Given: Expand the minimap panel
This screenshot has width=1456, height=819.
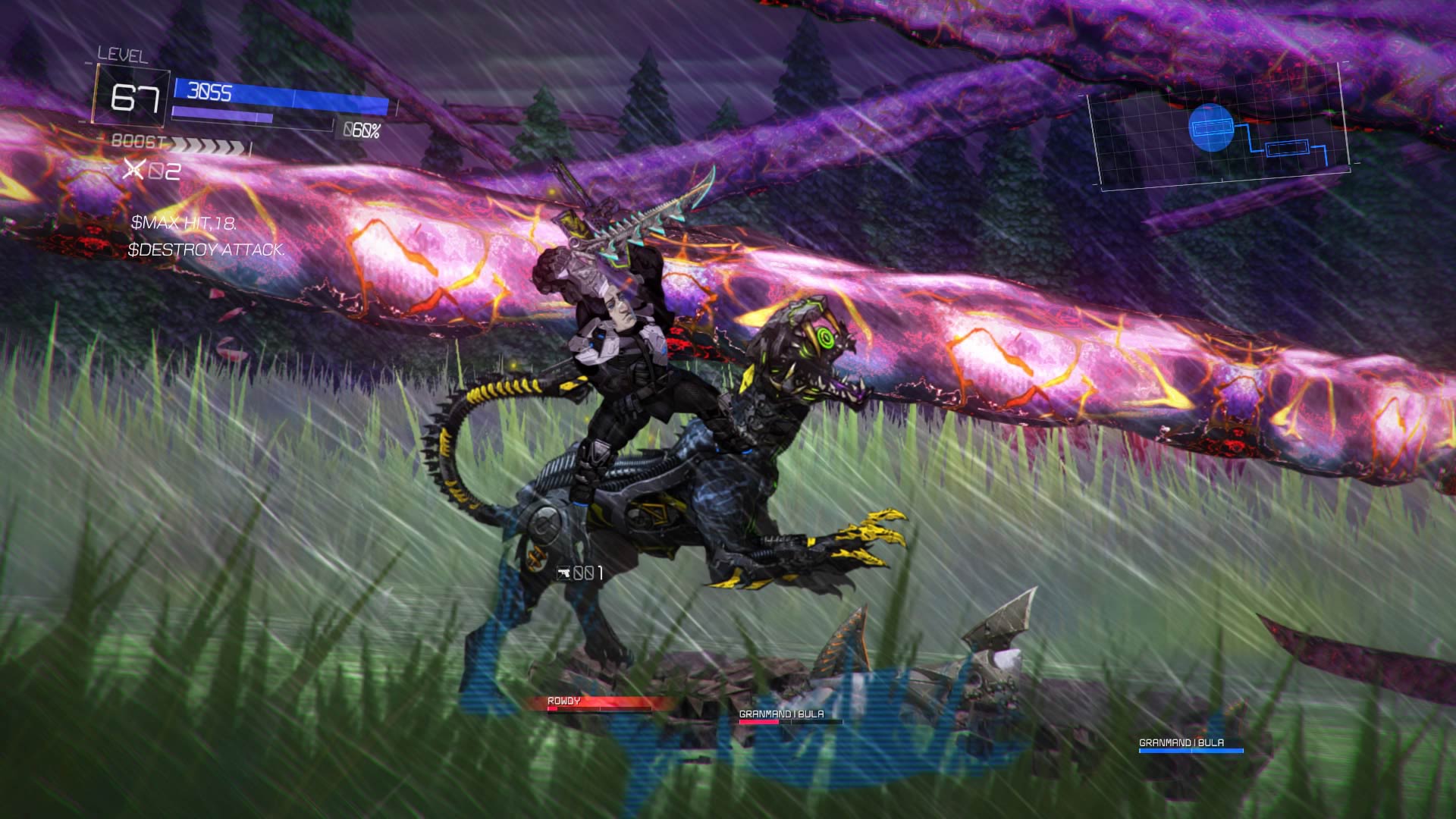Looking at the screenshot, I should (x=1226, y=138).
